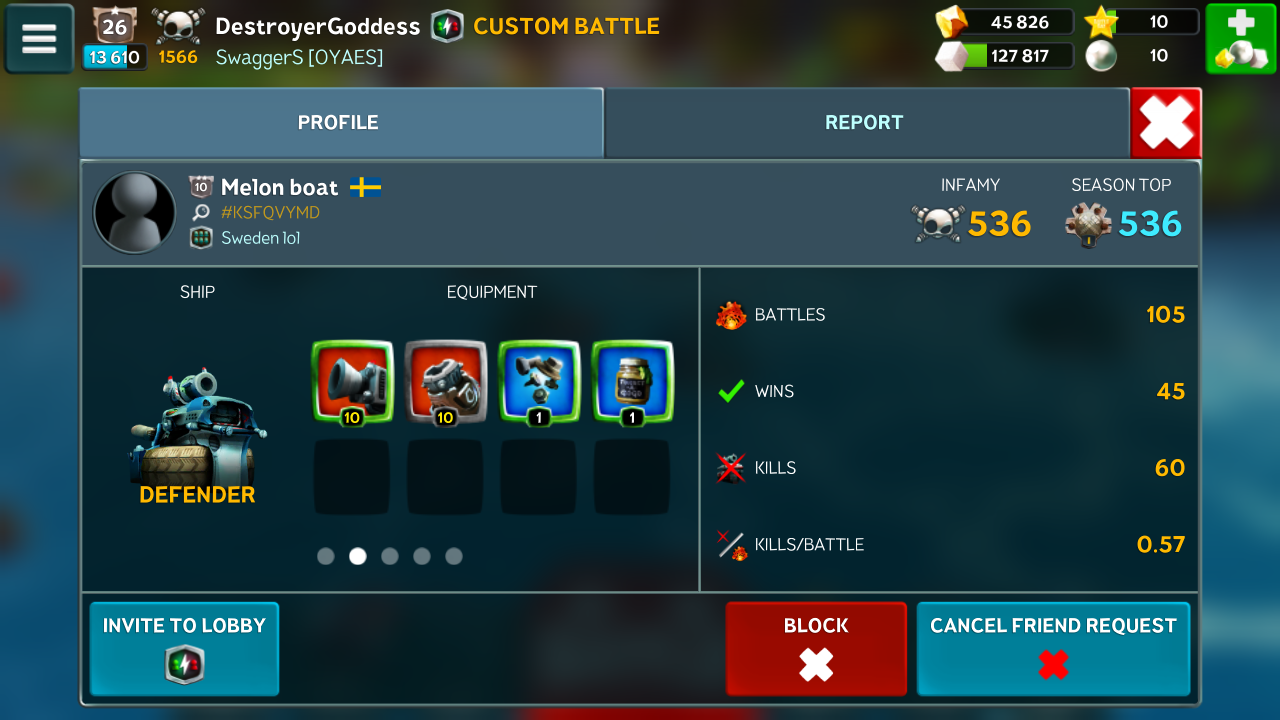Viewport: 1280px width, 720px height.
Task: Switch to the Report tab
Action: tap(864, 123)
